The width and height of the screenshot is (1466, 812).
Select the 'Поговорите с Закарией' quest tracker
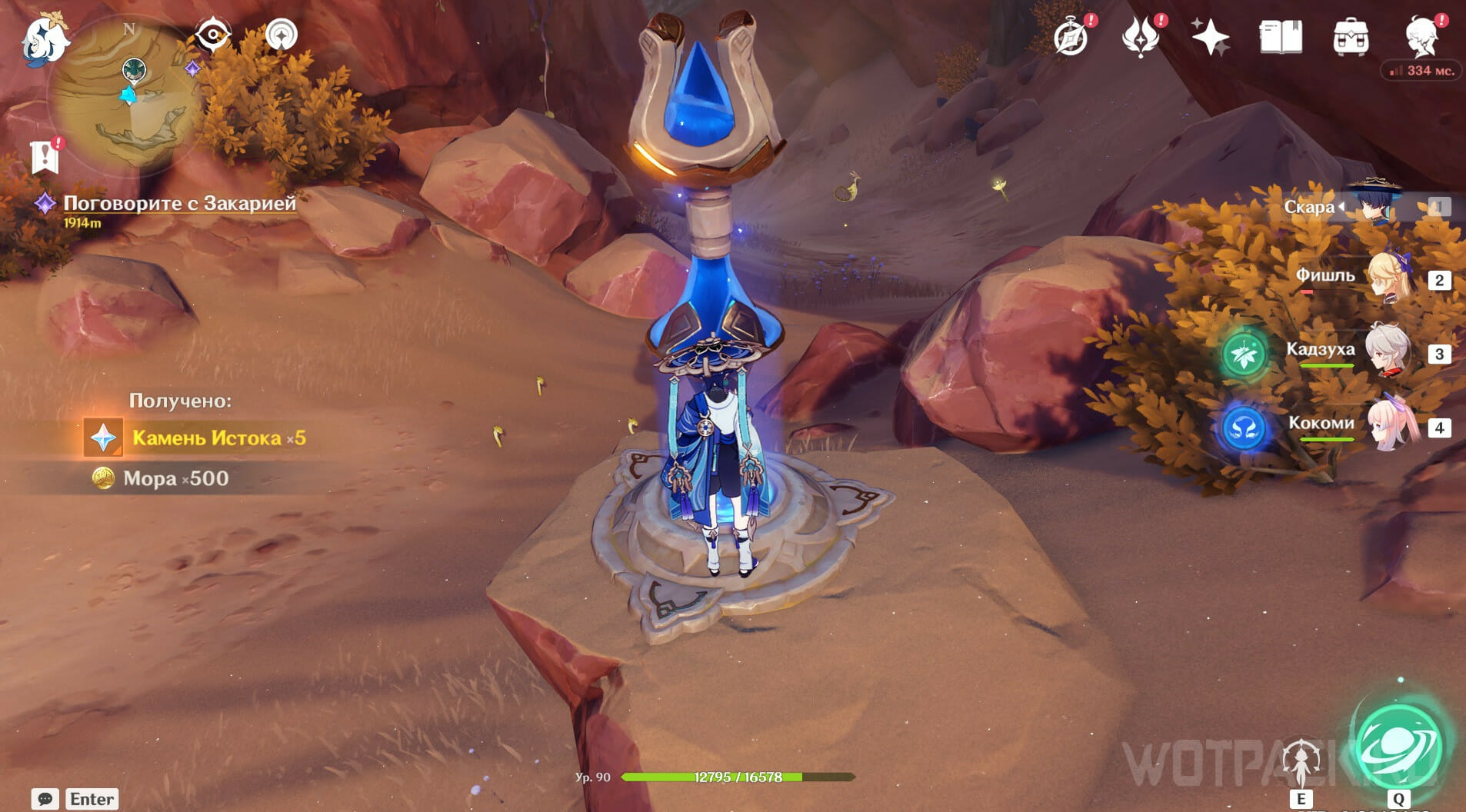click(179, 203)
